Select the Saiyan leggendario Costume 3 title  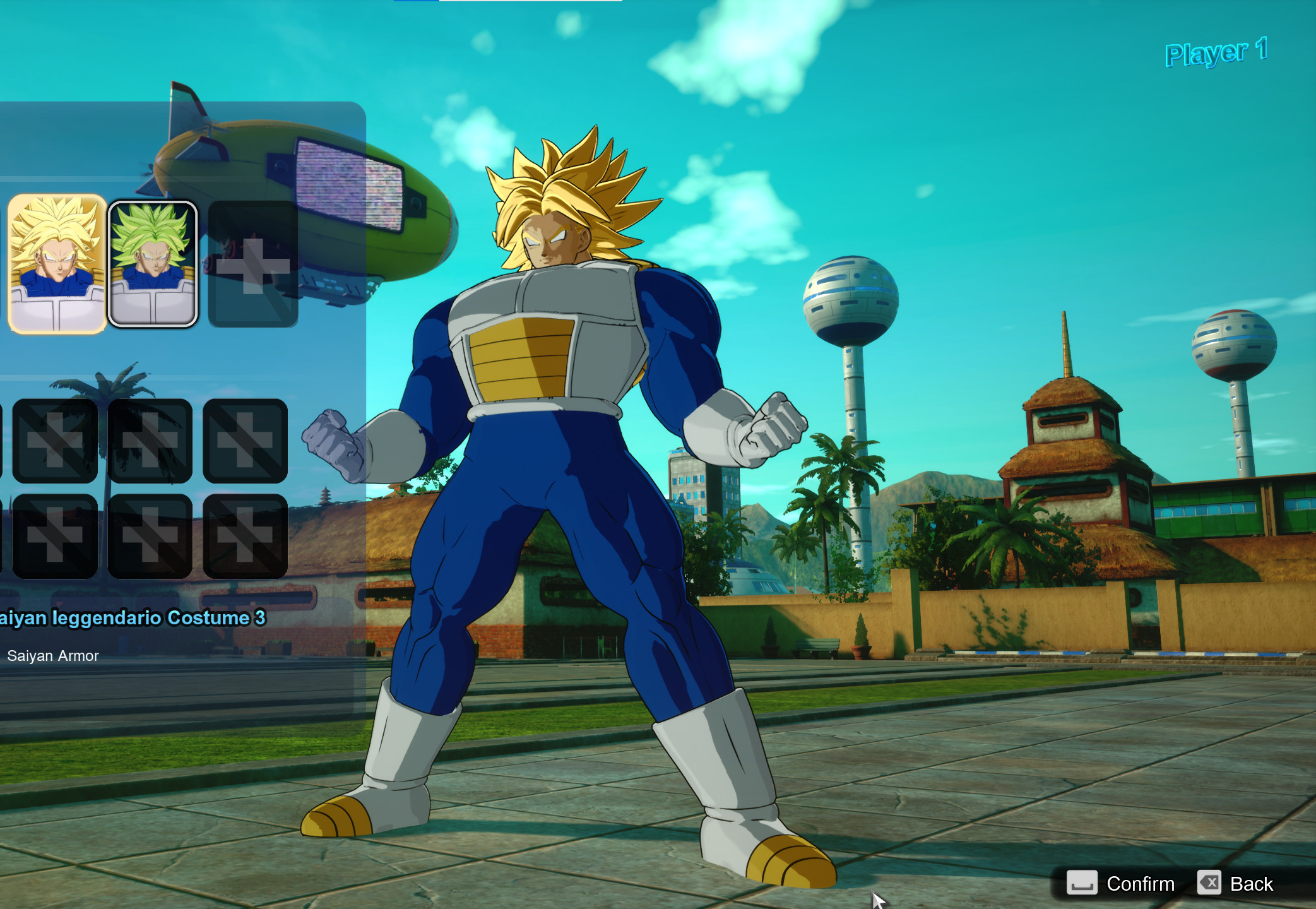tap(133, 618)
